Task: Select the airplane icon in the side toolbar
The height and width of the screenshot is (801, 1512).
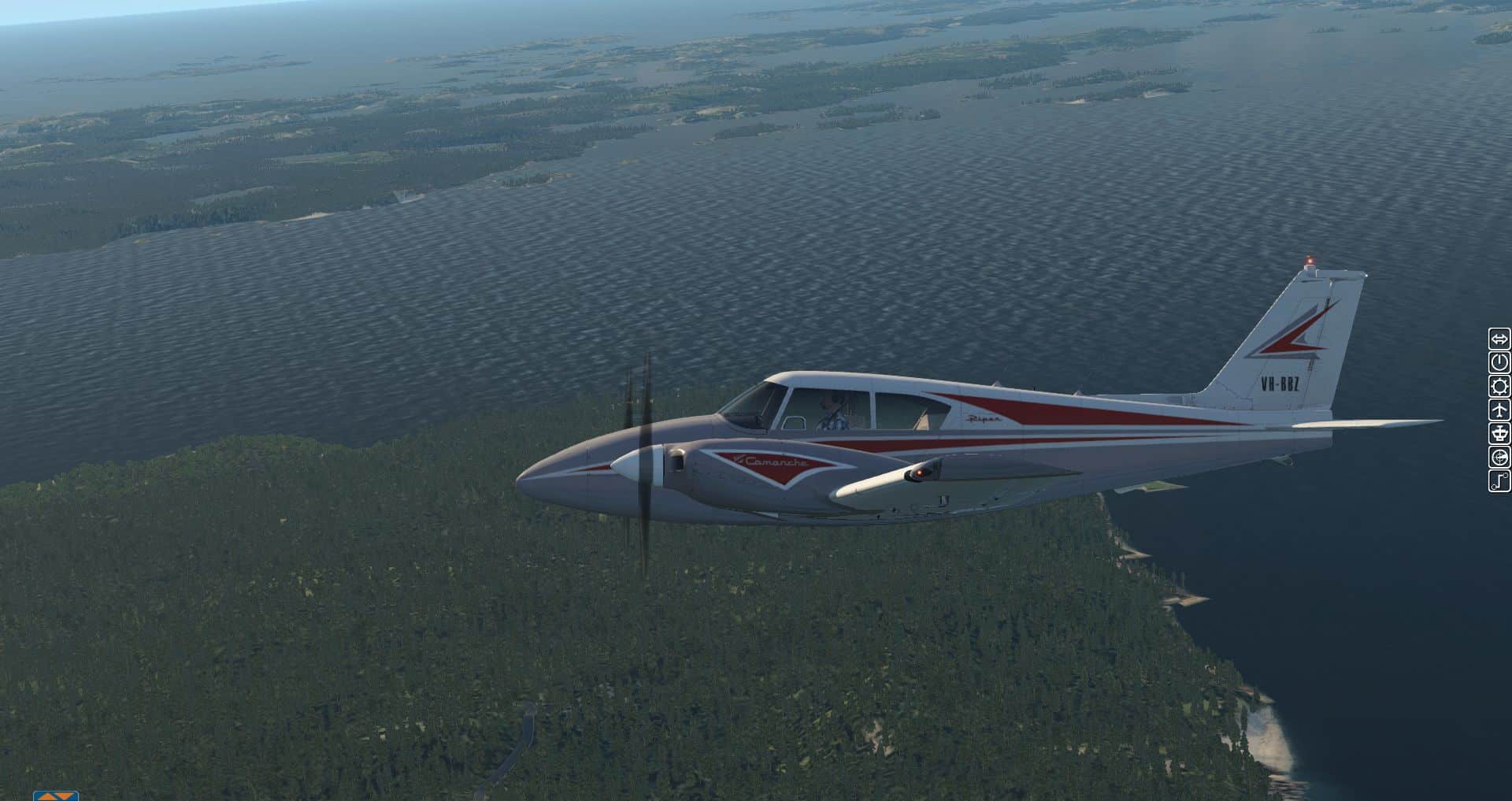Action: (x=1499, y=410)
